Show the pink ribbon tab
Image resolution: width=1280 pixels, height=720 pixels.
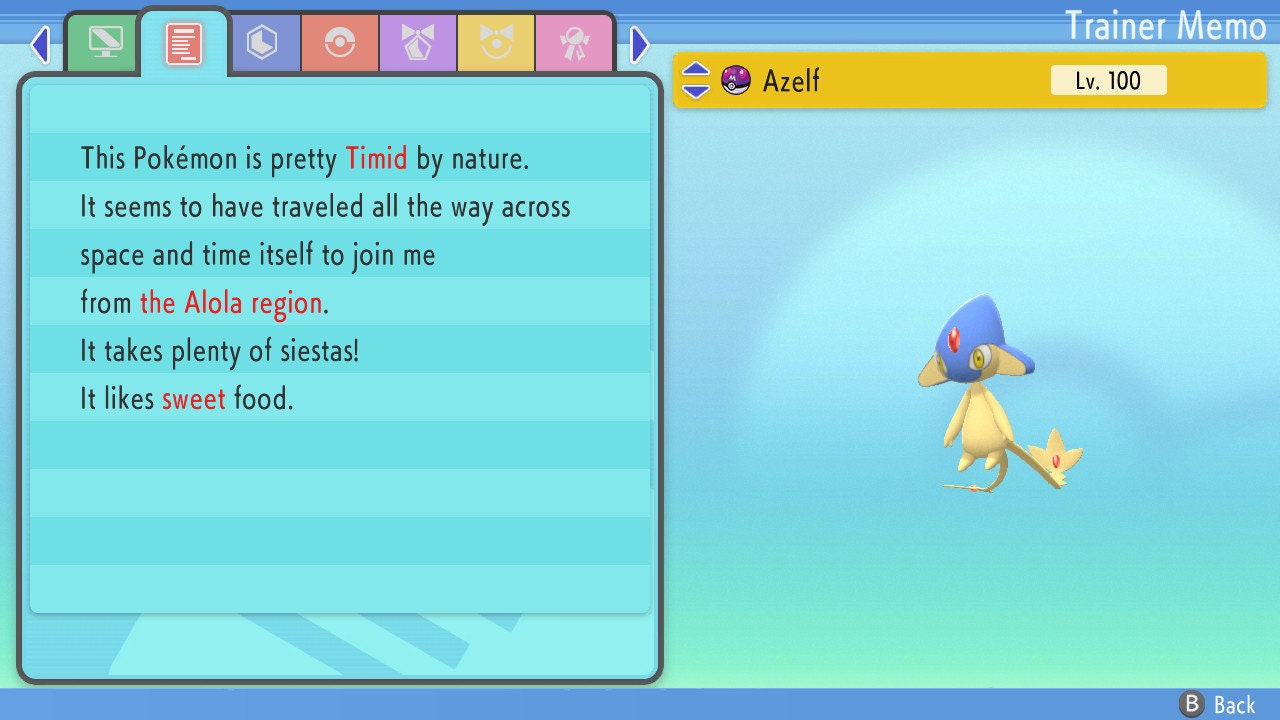coord(574,42)
